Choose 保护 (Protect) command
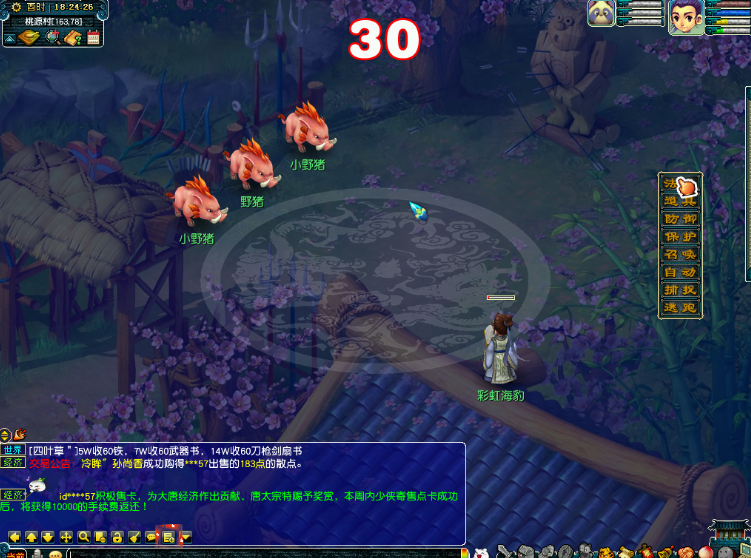Viewport: 751px width, 558px height. 680,237
